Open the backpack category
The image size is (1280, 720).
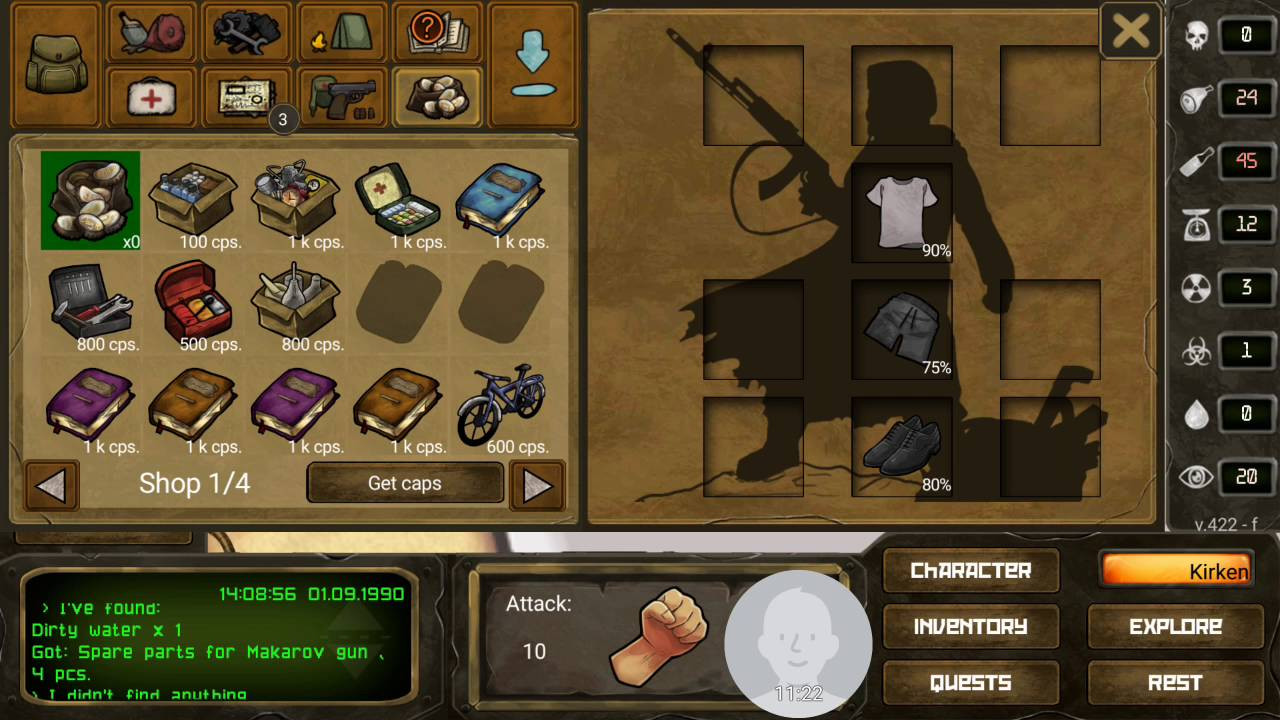click(55, 65)
